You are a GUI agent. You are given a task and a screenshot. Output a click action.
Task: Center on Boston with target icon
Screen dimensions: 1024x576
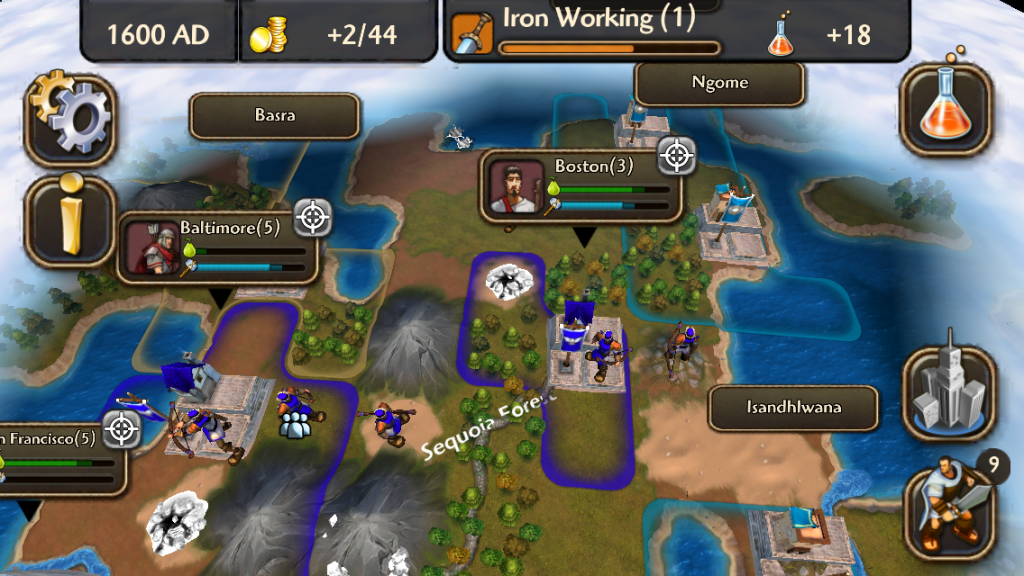677,155
